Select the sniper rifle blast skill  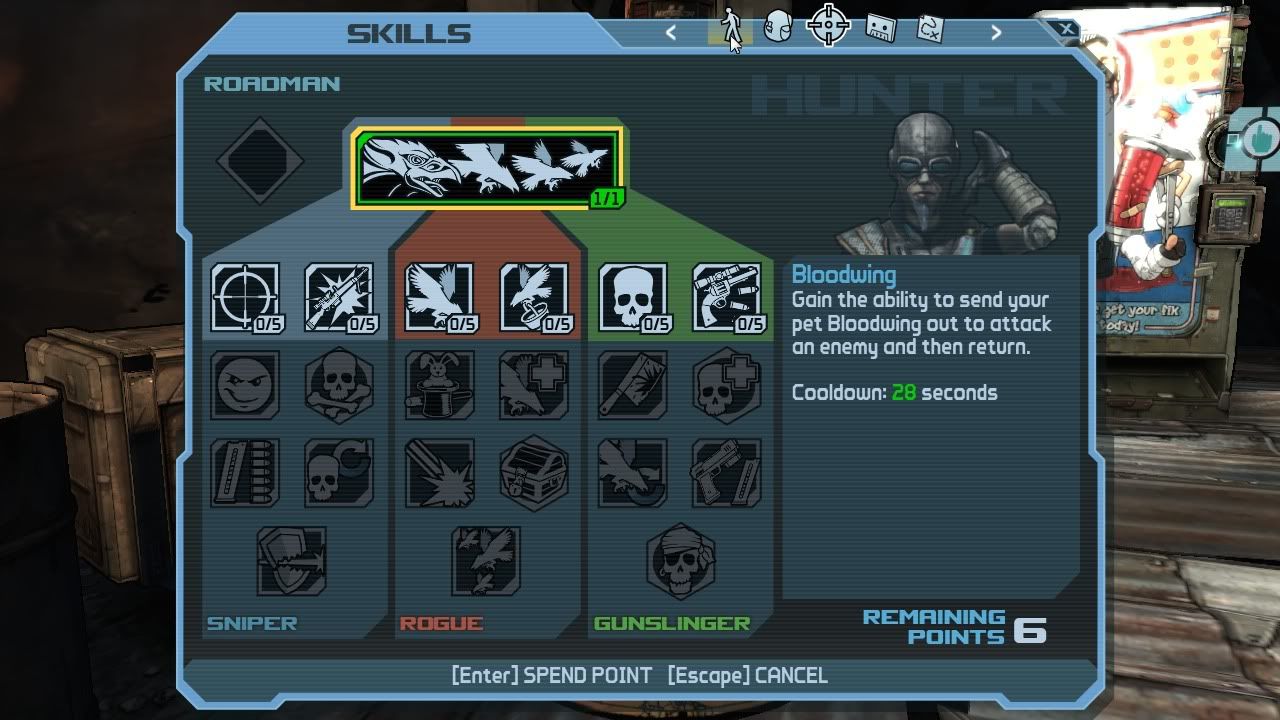coord(339,297)
